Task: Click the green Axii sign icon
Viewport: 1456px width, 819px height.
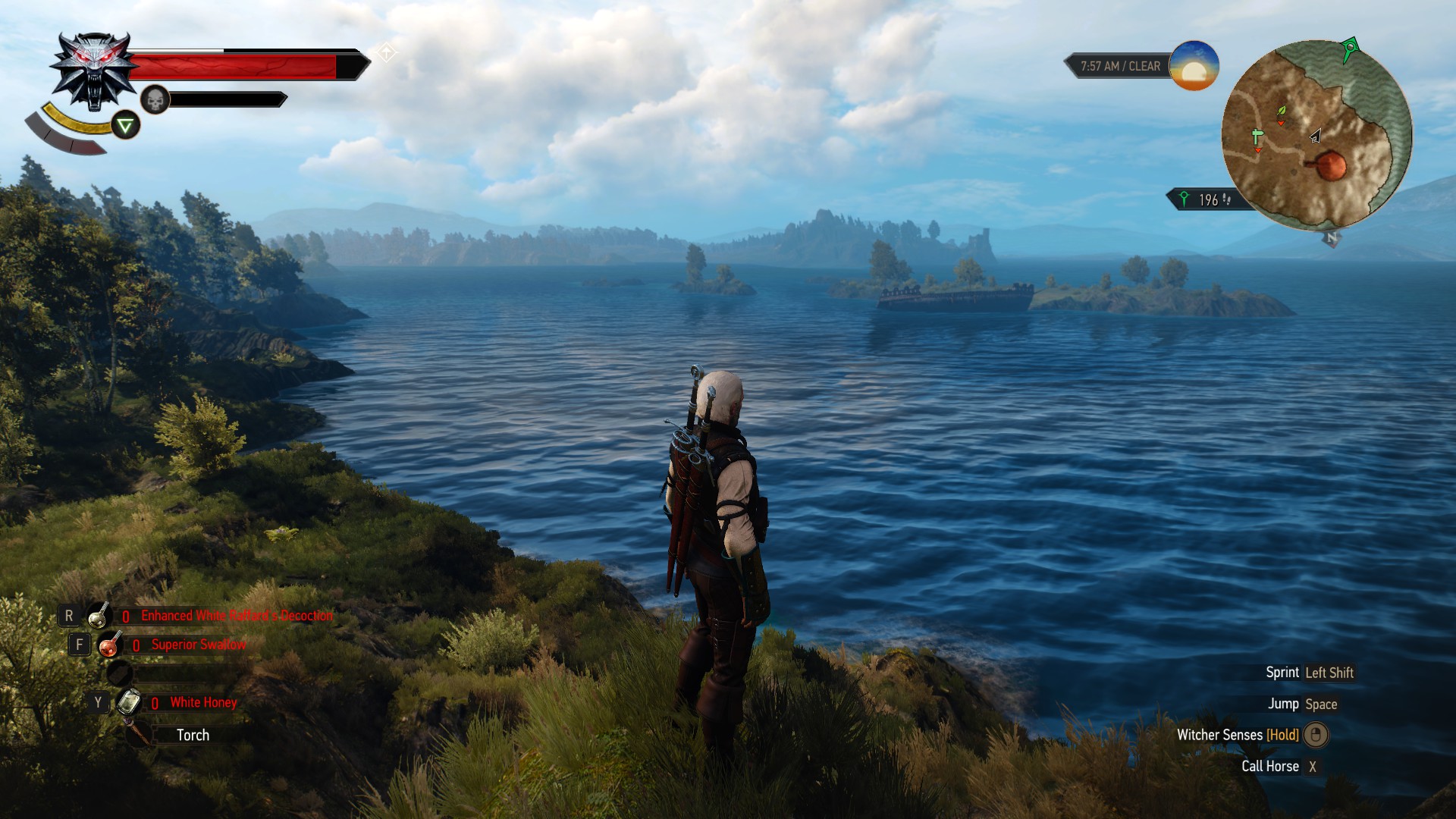Action: click(126, 125)
